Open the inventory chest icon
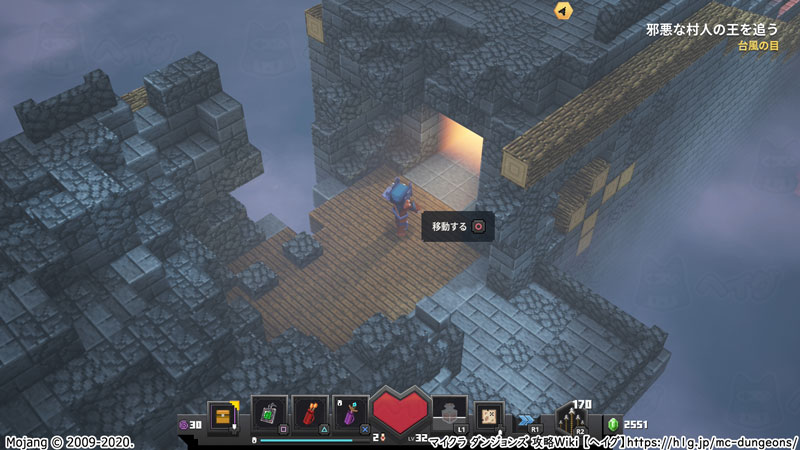Screen dimensions: 800x450 coord(223,413)
